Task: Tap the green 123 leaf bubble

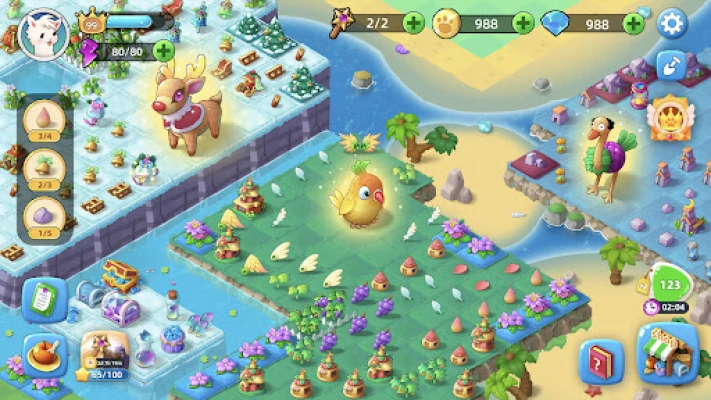Action: click(x=669, y=283)
